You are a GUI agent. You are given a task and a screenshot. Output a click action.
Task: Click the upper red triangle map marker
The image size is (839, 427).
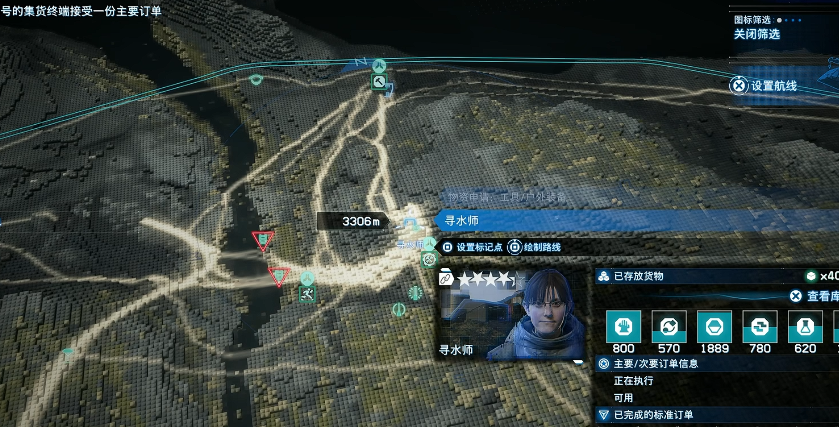click(263, 240)
